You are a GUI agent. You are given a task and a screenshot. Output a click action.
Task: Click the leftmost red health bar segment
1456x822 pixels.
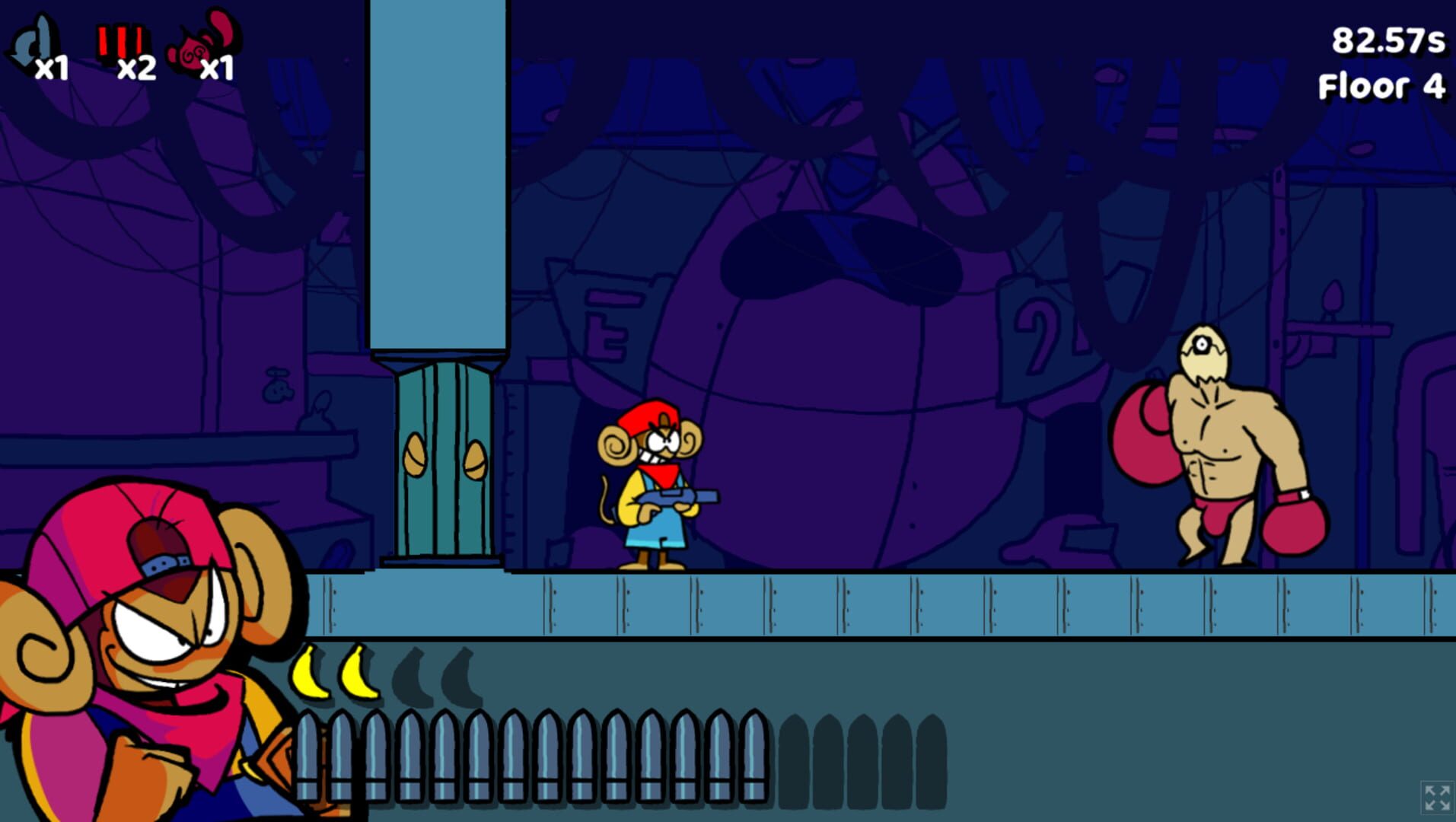point(101,38)
